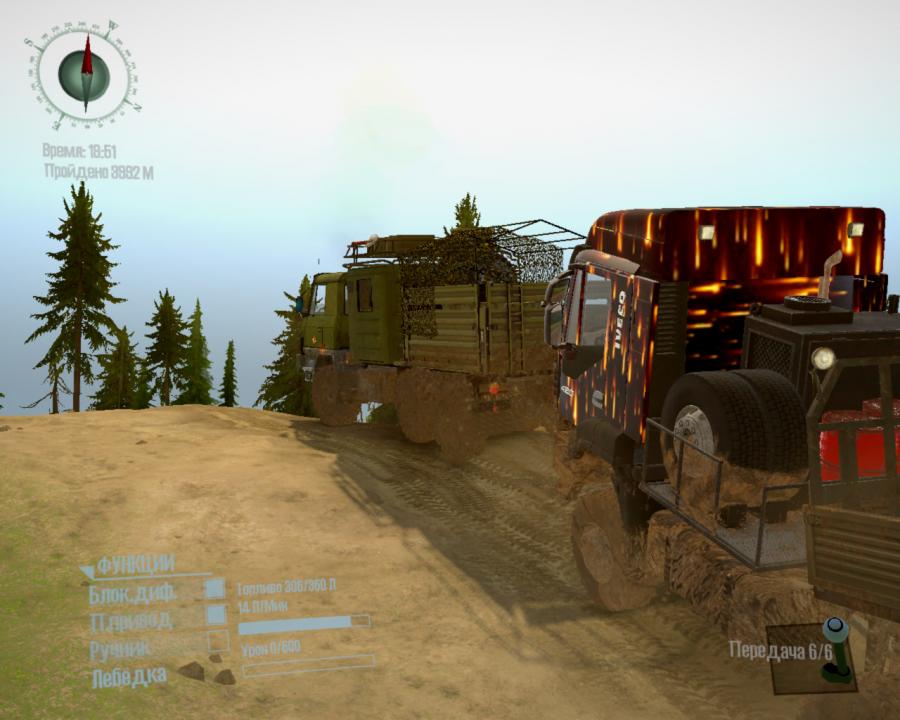Toggle the П.привод all-wheel drive checkbox

[x=216, y=616]
